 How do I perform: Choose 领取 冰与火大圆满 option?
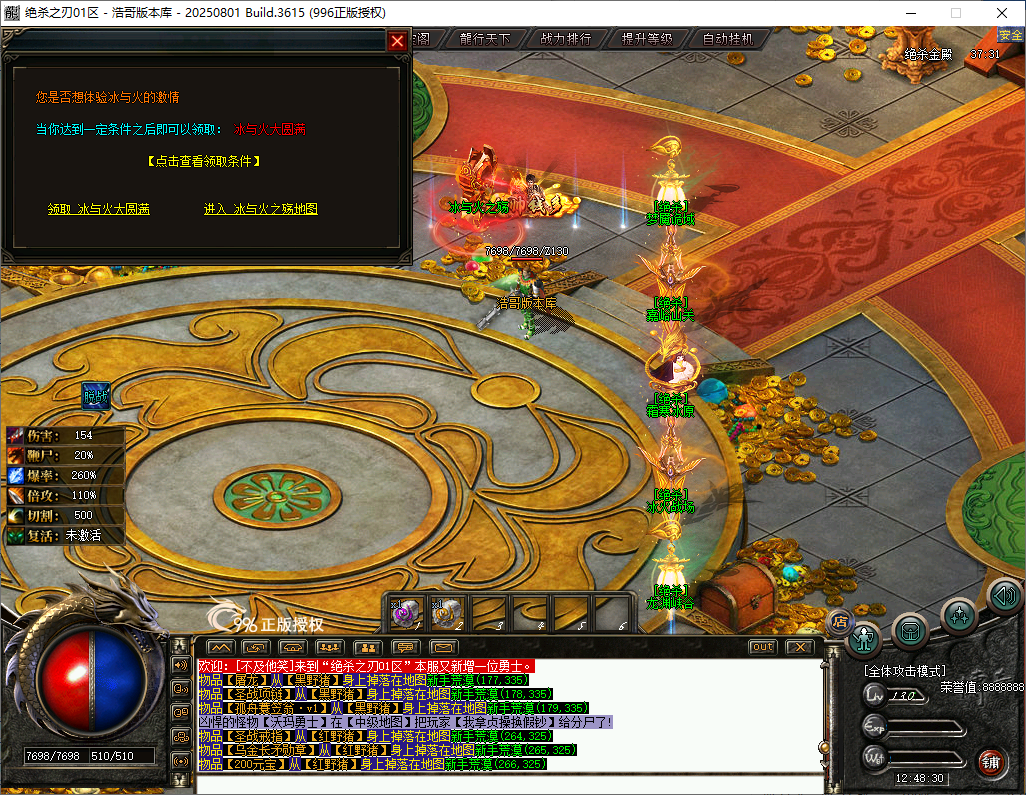point(99,209)
